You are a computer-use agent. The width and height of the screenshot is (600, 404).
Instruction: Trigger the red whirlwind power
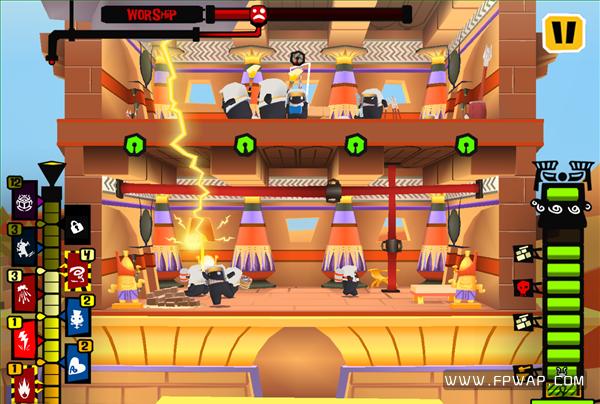pos(77,272)
